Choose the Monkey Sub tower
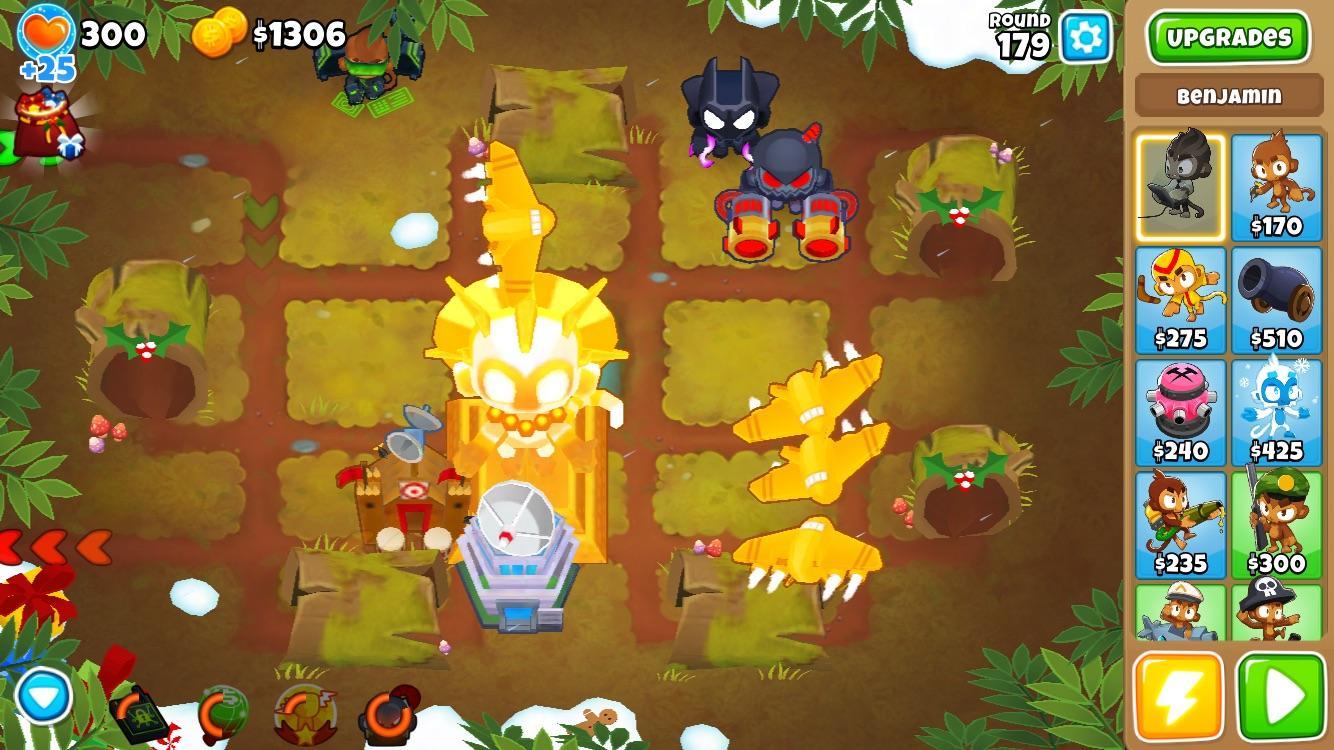 coord(1180,612)
